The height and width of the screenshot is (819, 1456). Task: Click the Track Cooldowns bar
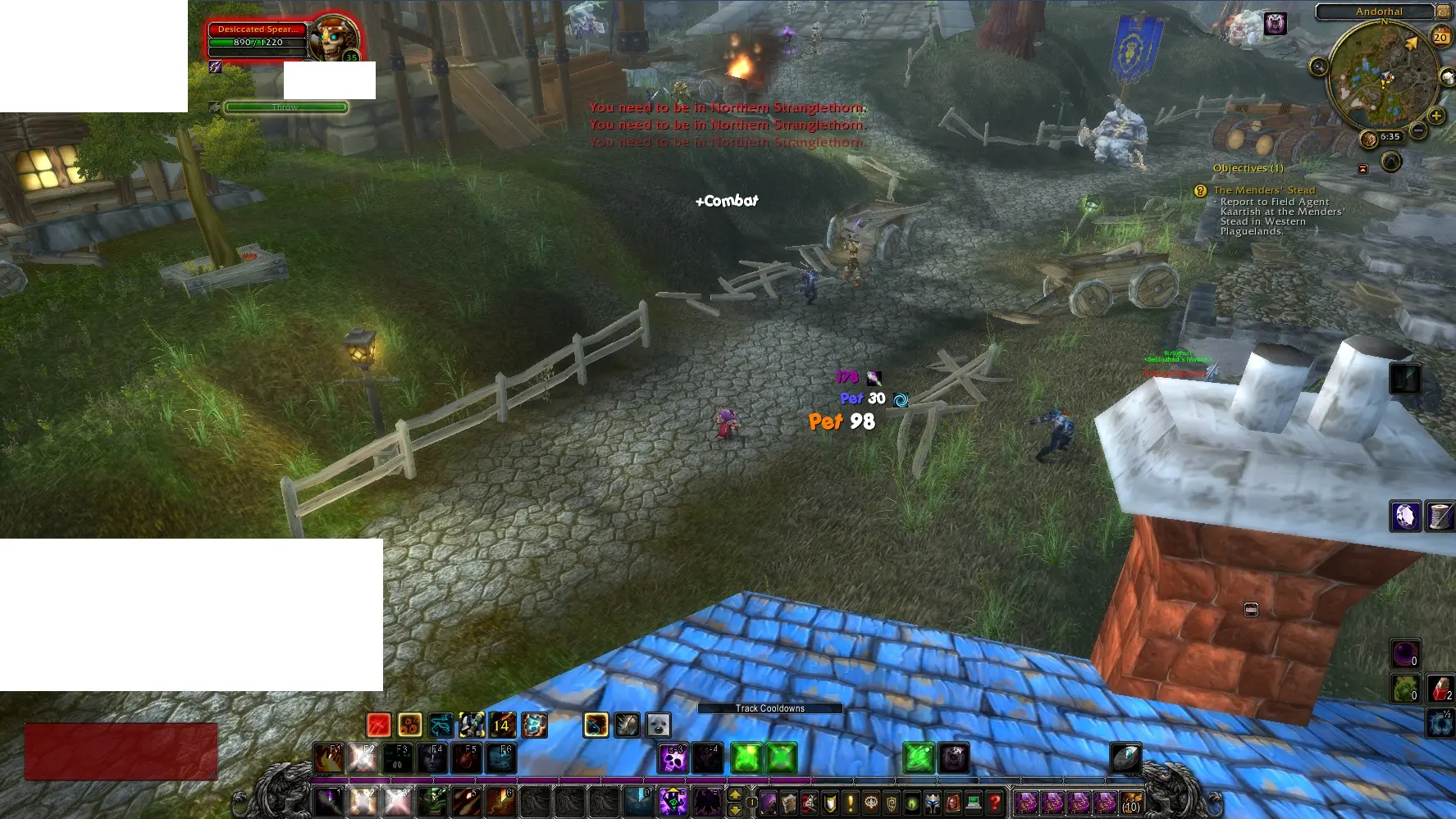769,708
